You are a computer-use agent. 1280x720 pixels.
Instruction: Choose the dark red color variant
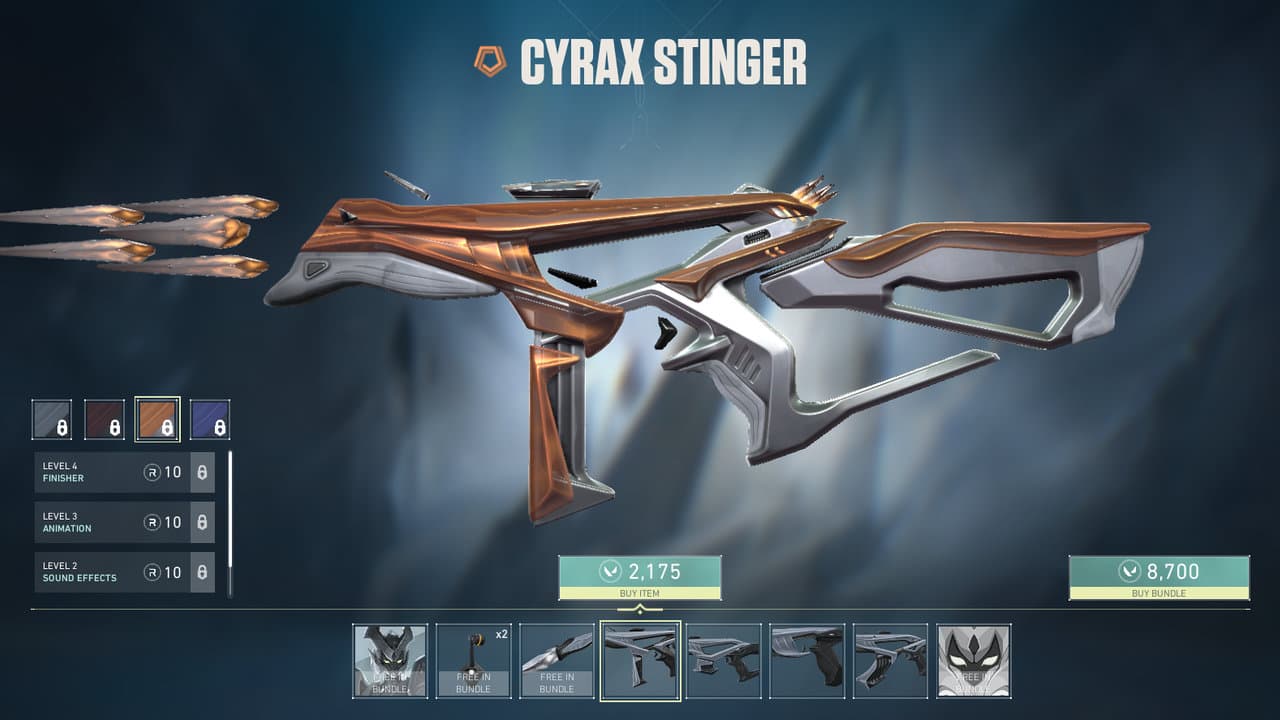point(104,420)
